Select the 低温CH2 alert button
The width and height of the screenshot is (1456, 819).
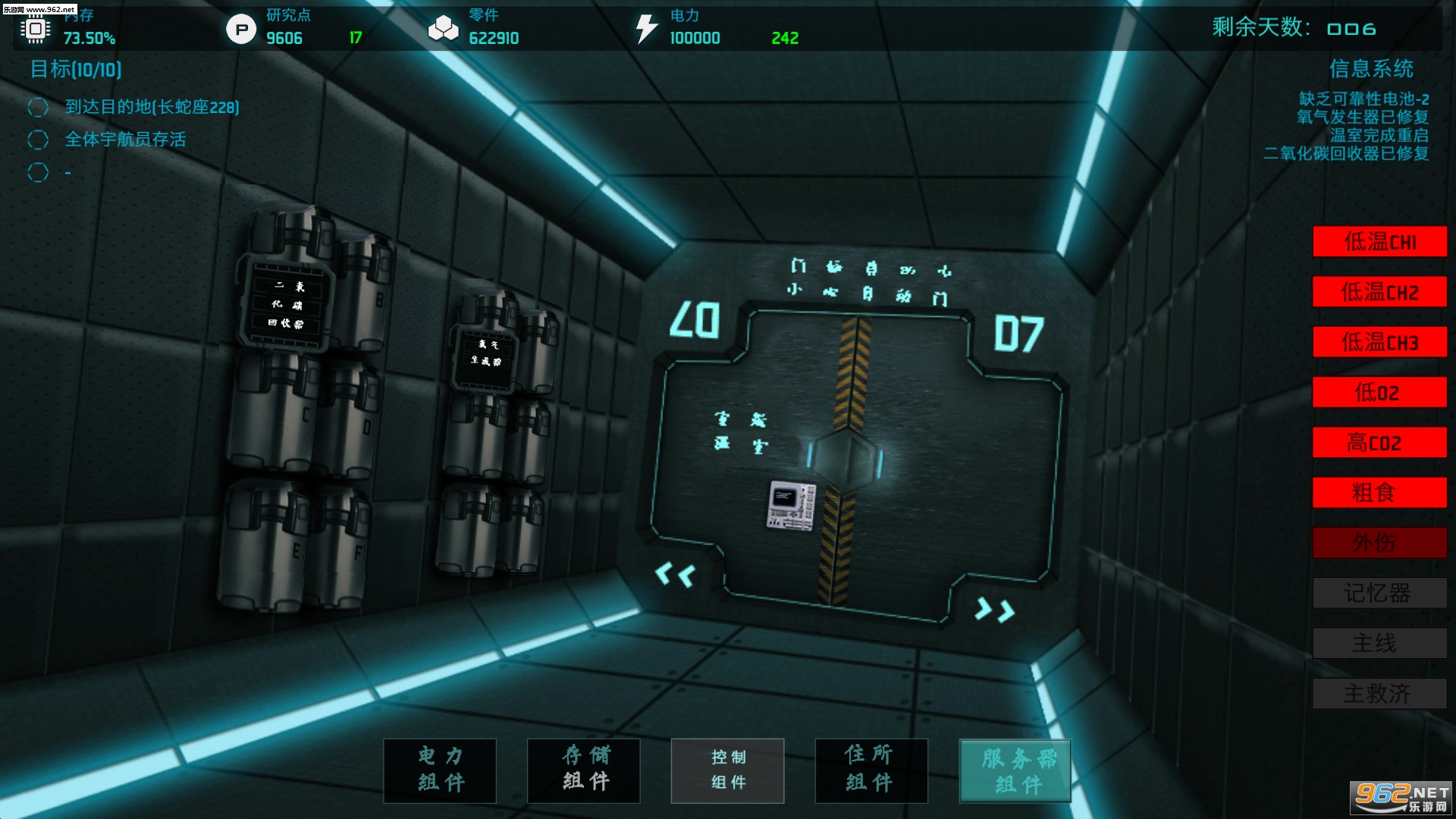pos(1379,292)
